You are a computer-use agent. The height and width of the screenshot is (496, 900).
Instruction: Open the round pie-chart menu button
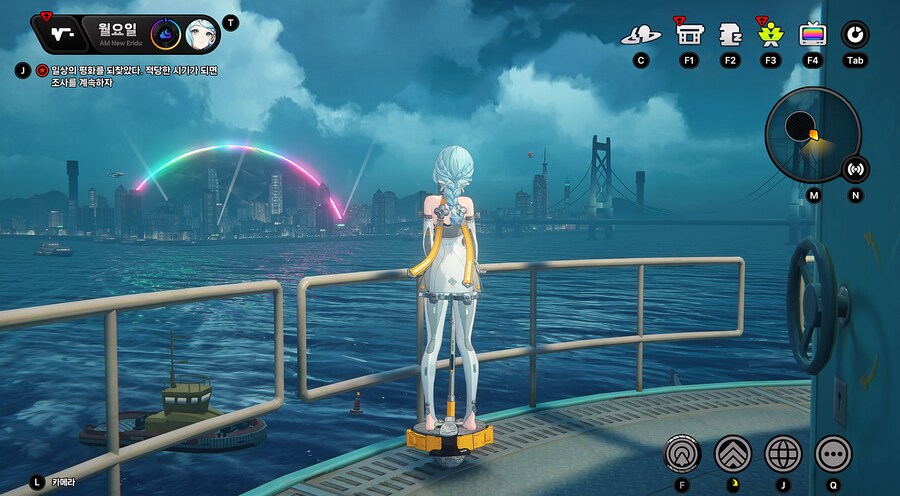pyautogui.click(x=855, y=35)
